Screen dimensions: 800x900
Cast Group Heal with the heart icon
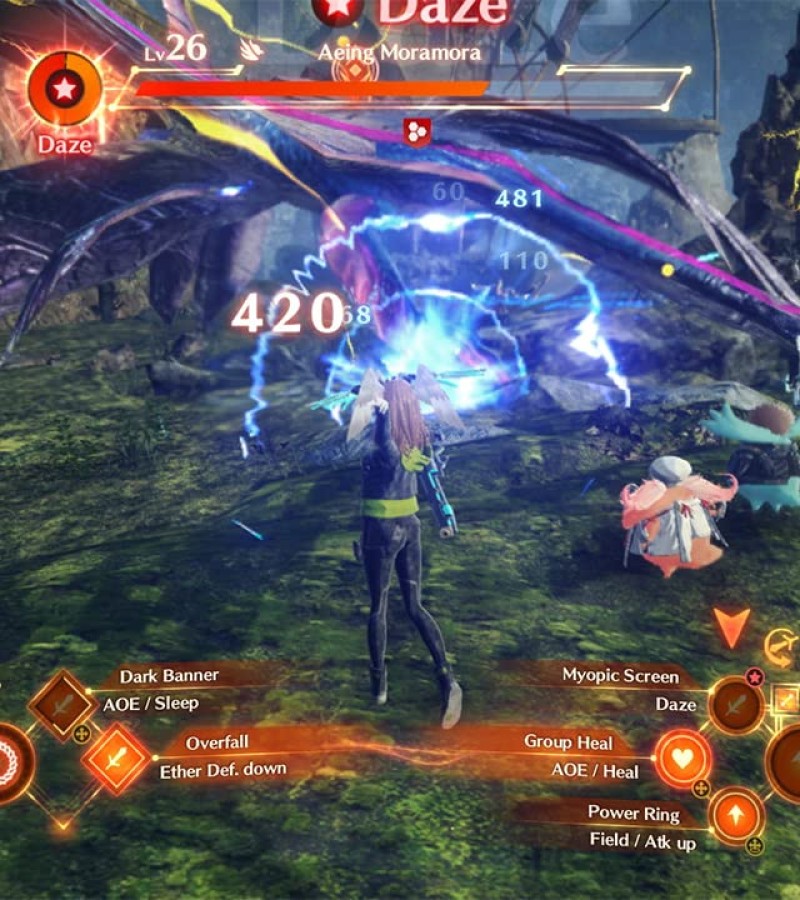[x=682, y=758]
